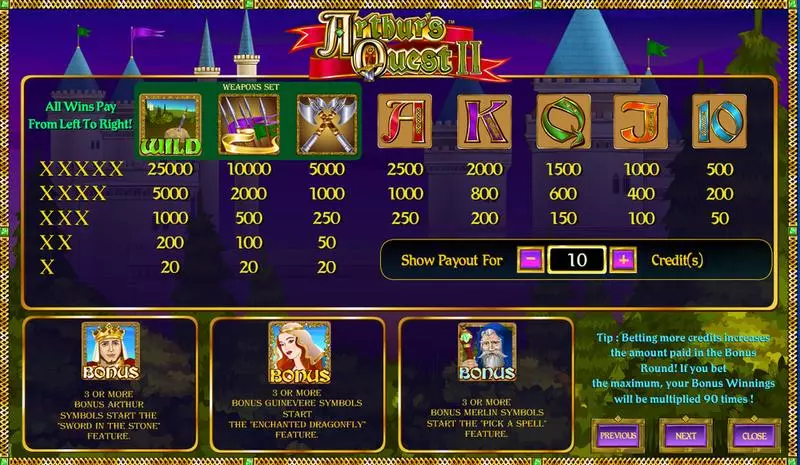Close the paytable screen
800x465 pixels.
point(754,436)
